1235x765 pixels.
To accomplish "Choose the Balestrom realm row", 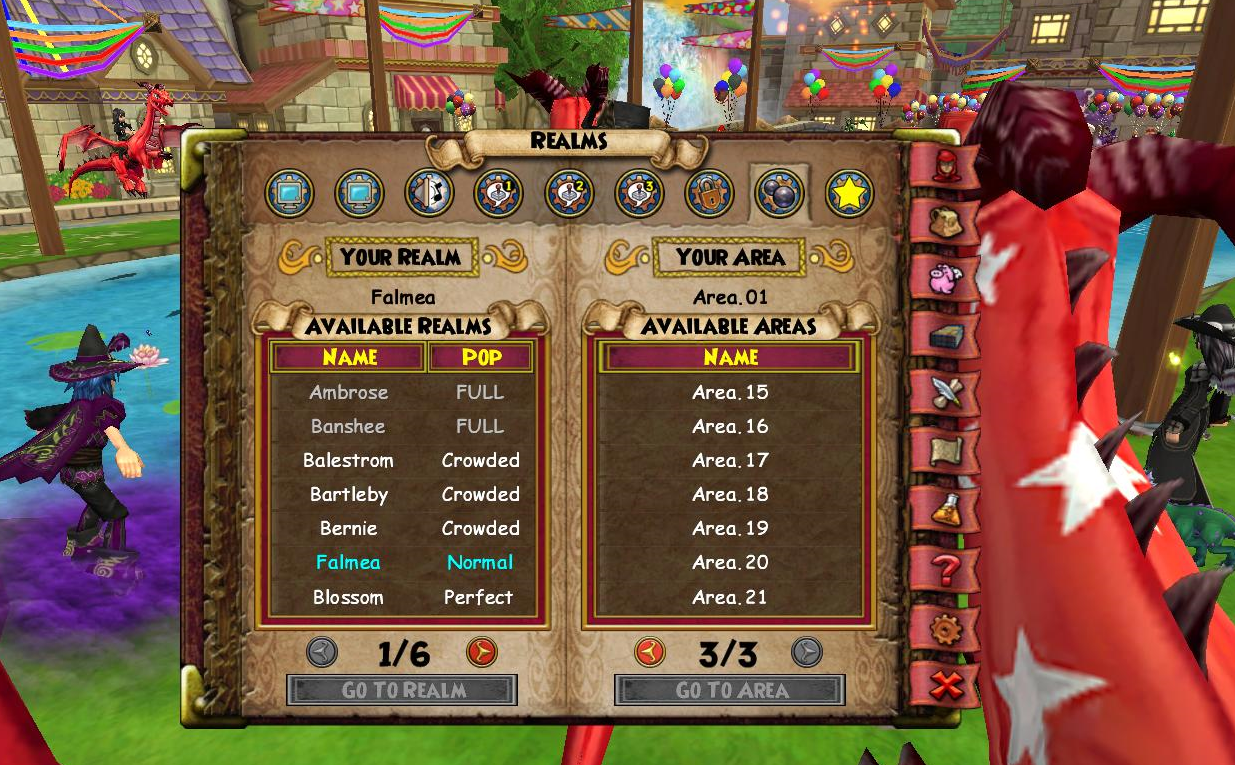I will (349, 461).
